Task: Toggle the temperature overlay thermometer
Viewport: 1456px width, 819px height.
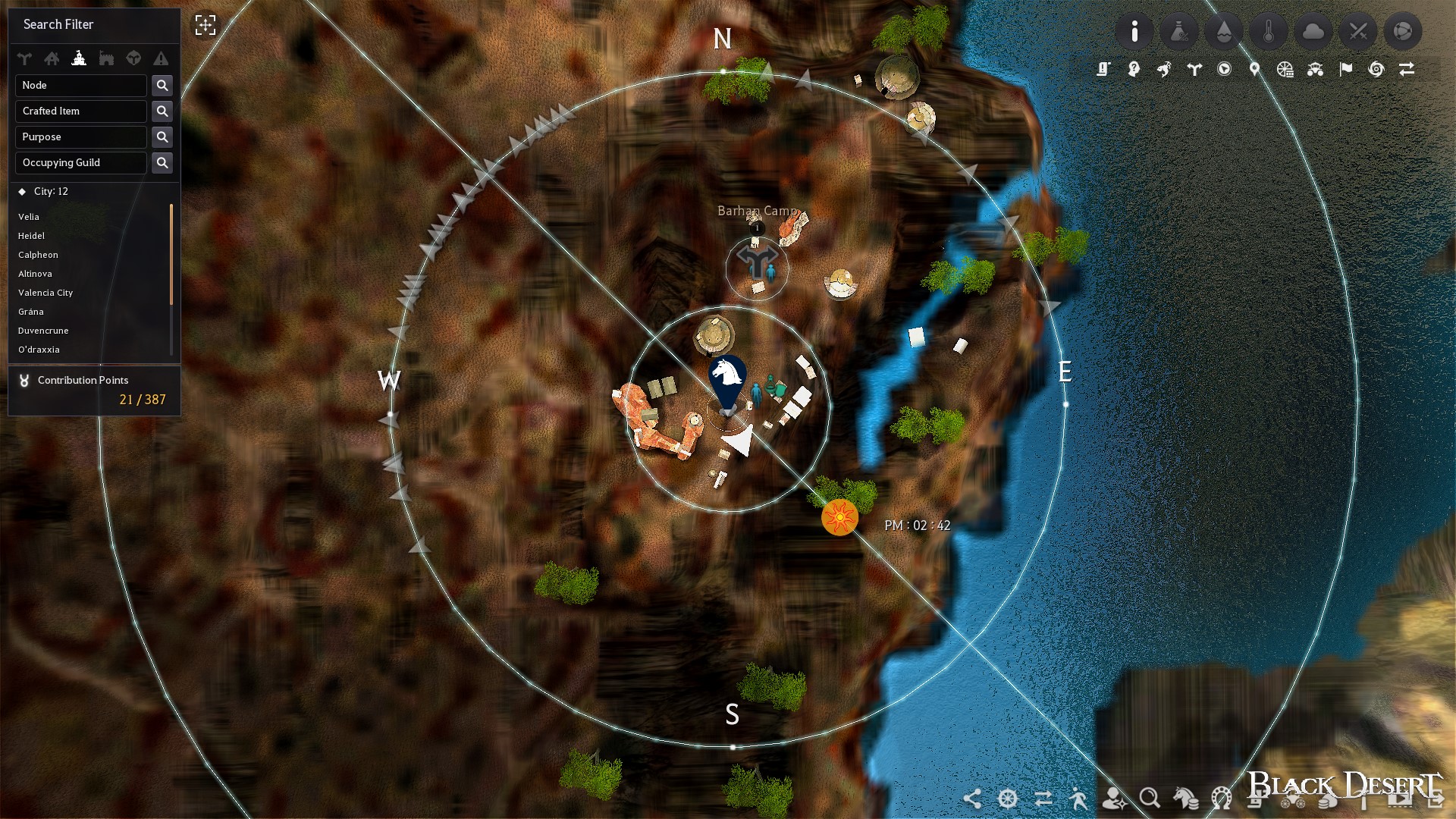Action: tap(1269, 31)
